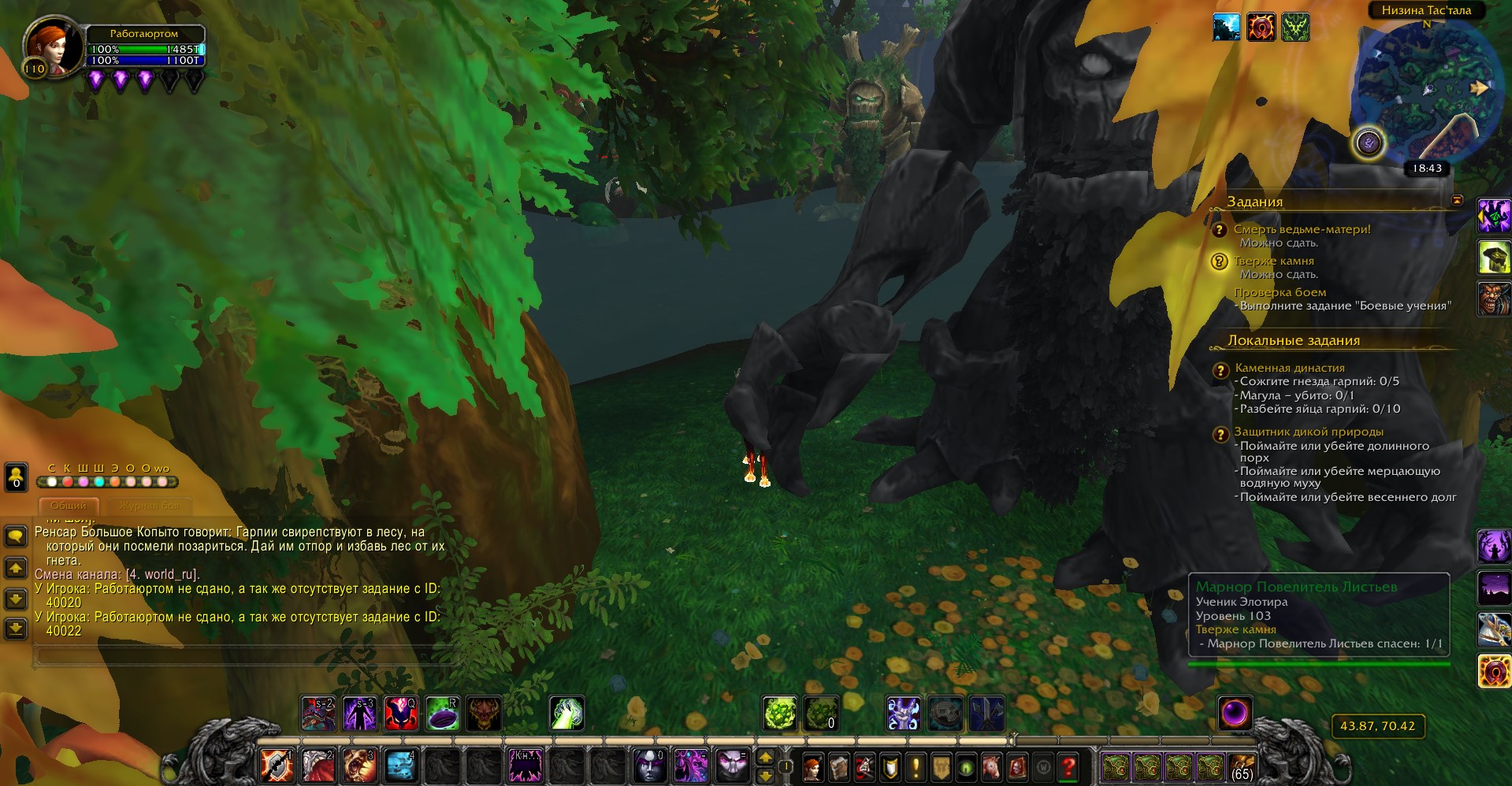Select the quest Смерть ведьме-матери!
The image size is (1512, 786).
tap(1302, 229)
